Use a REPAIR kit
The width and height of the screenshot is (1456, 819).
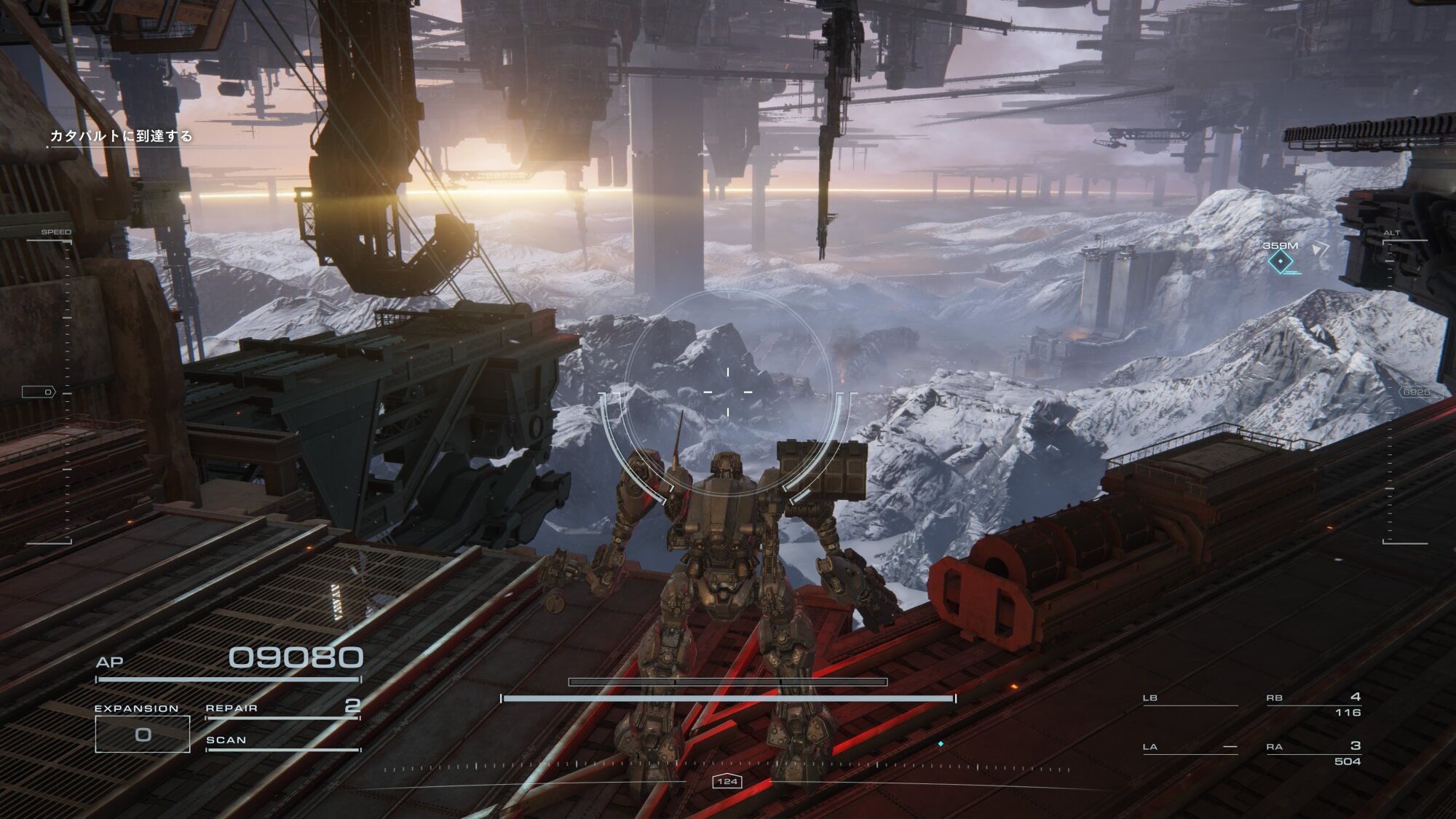pyautogui.click(x=282, y=708)
